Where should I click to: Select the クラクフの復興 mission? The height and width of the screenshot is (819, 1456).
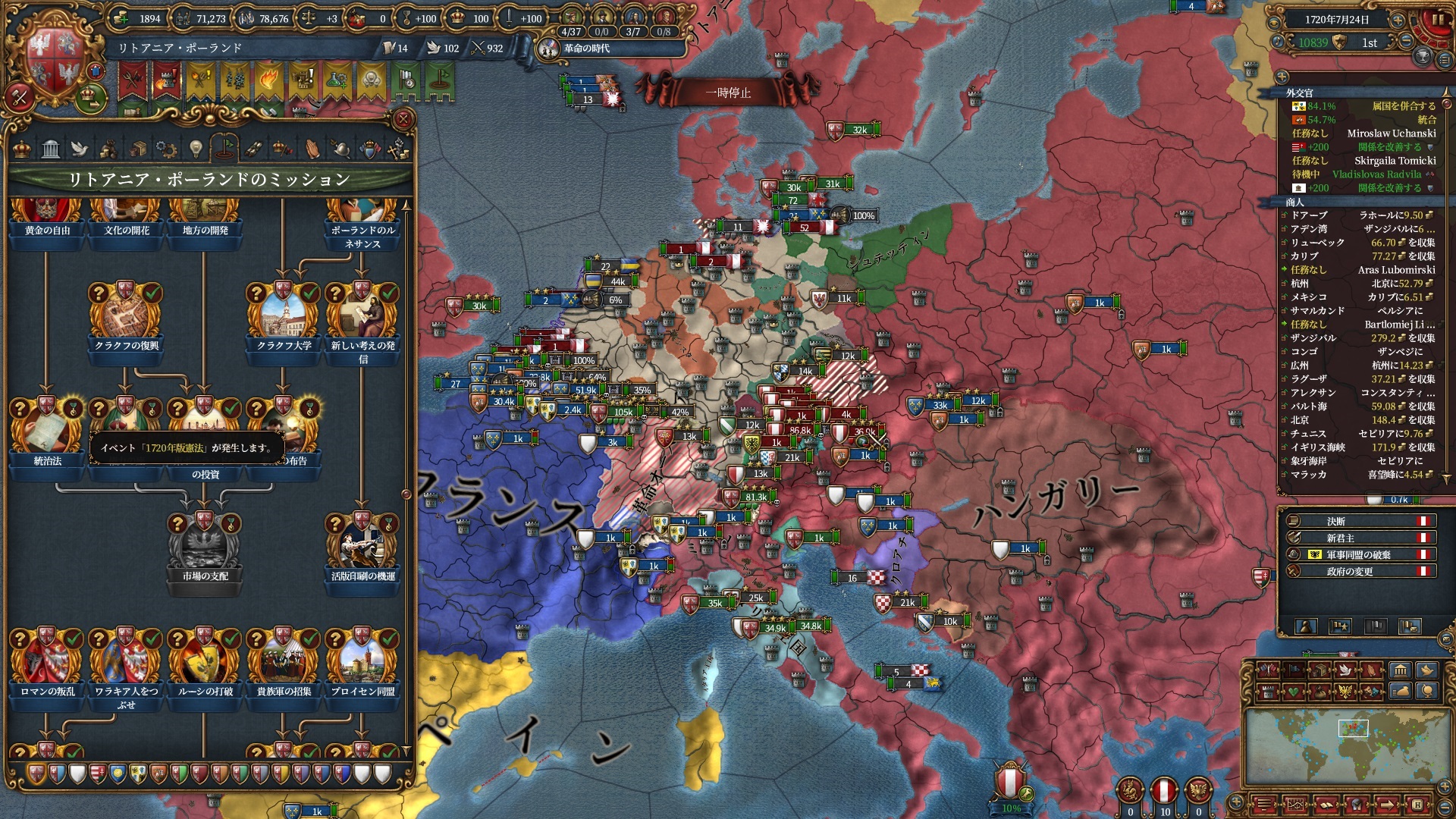pos(126,315)
